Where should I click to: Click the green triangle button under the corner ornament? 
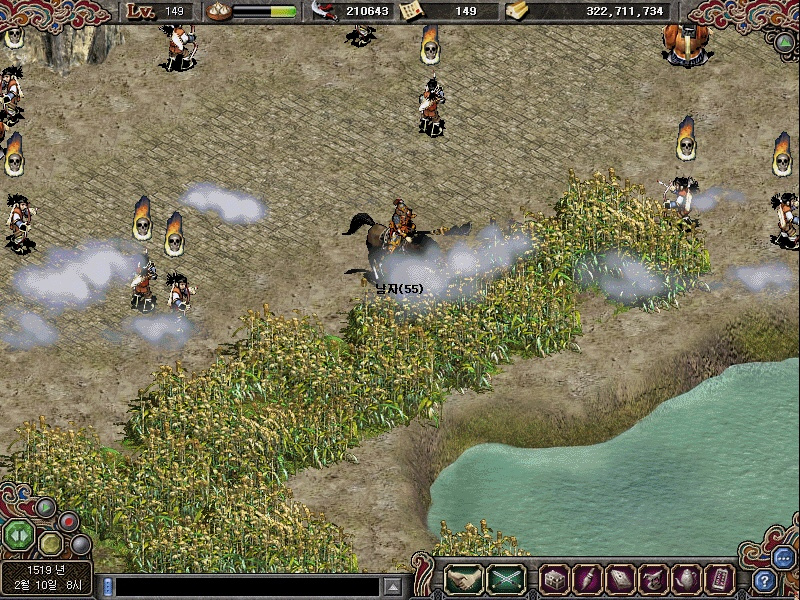coord(786,43)
